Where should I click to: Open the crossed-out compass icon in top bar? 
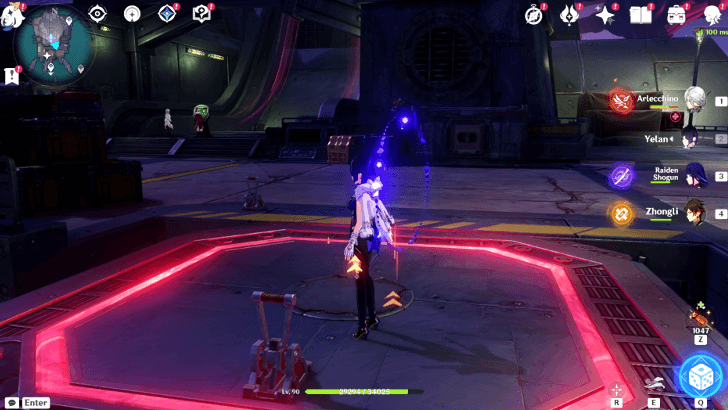pyautogui.click(x=534, y=14)
